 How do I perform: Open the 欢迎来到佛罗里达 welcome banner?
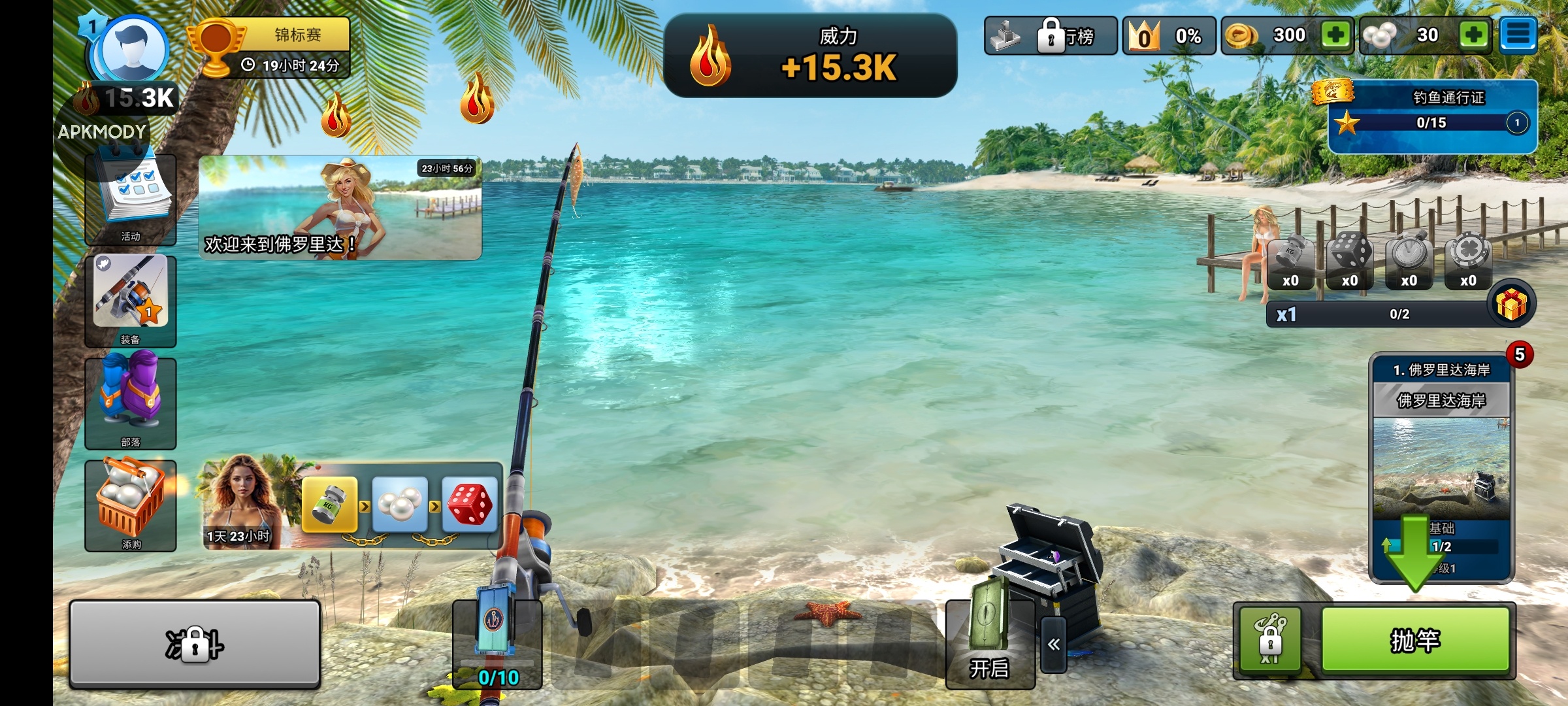coord(340,208)
